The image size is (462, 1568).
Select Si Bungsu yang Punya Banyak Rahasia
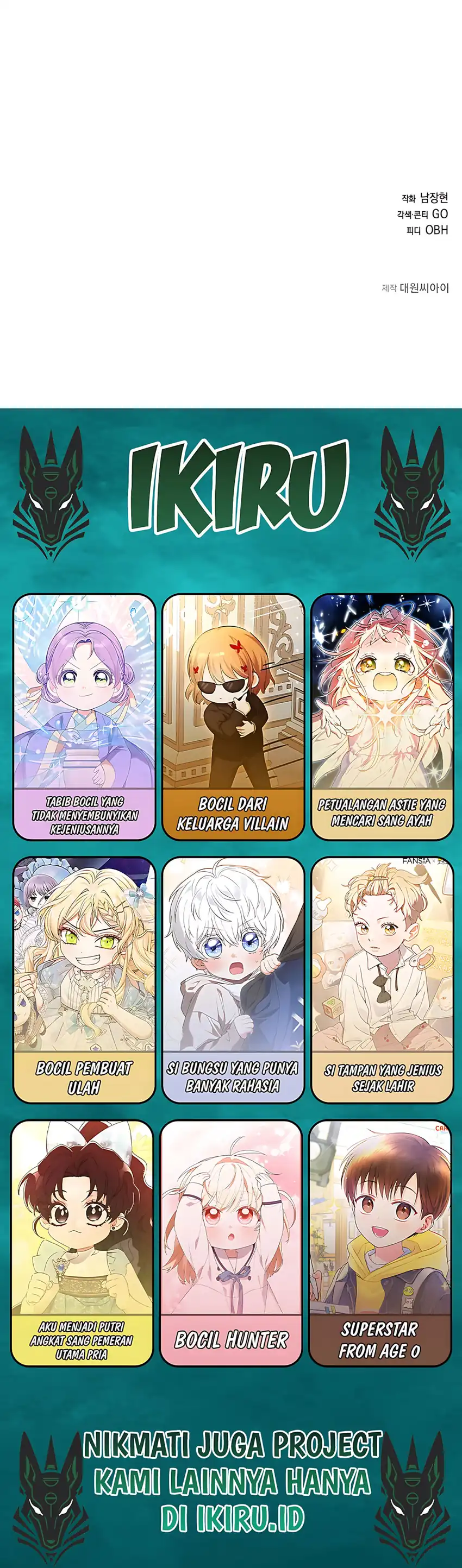click(x=233, y=979)
